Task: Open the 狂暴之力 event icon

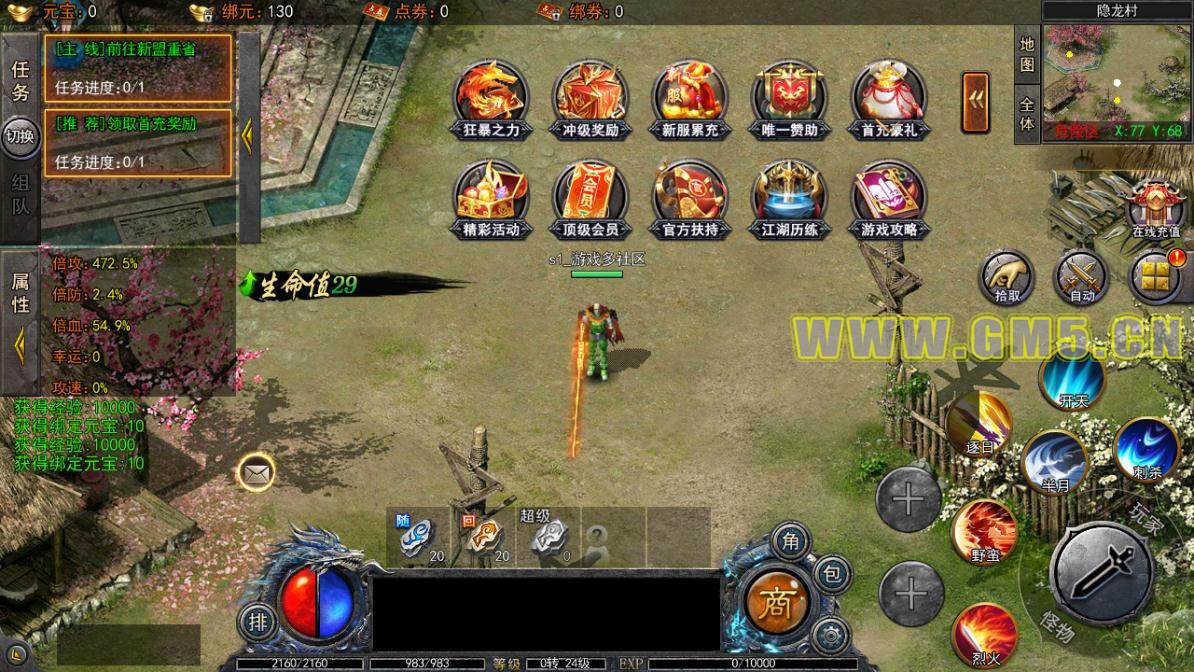Action: tap(492, 97)
